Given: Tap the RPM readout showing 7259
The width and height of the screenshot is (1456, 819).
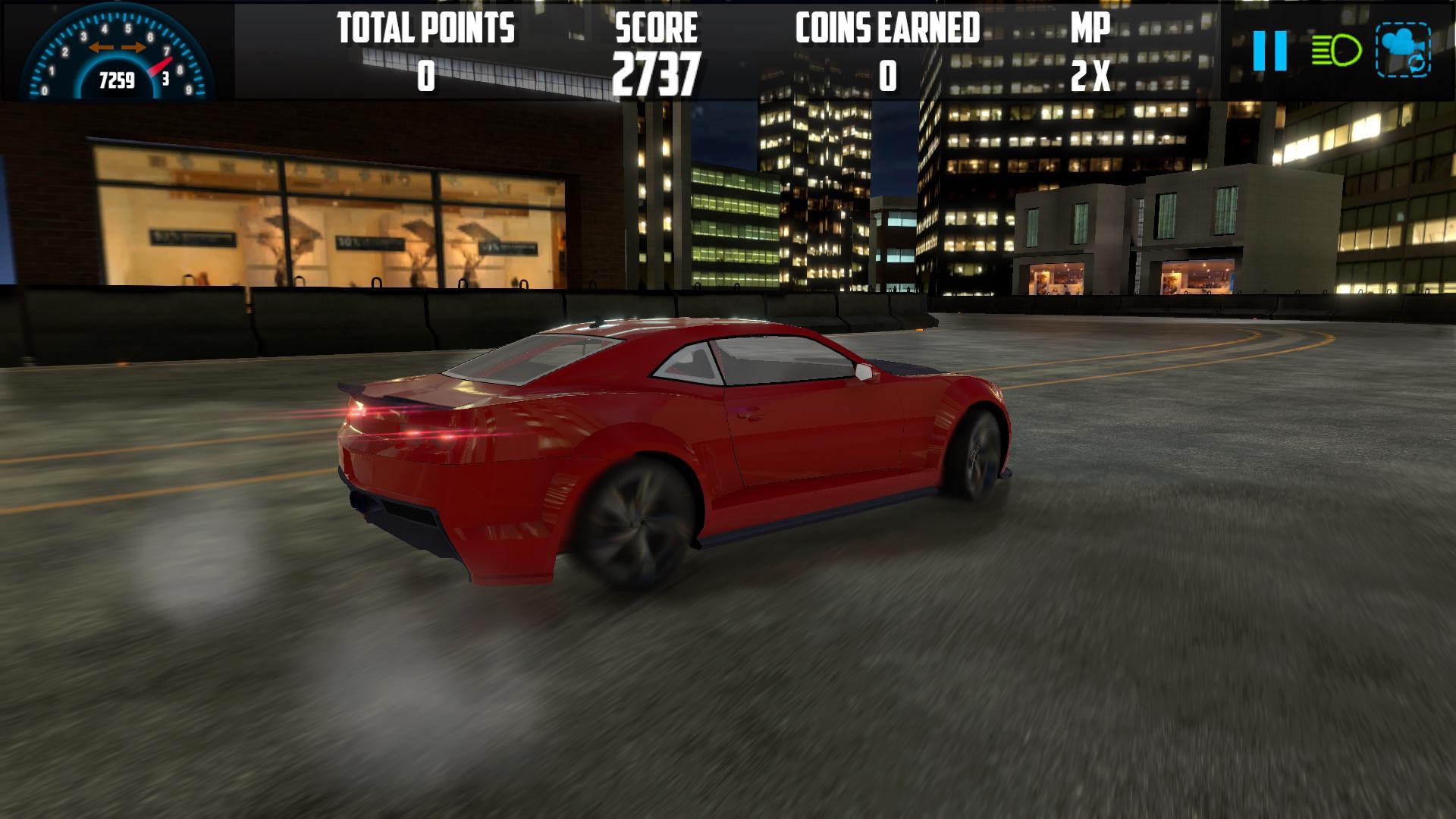Looking at the screenshot, I should point(115,78).
